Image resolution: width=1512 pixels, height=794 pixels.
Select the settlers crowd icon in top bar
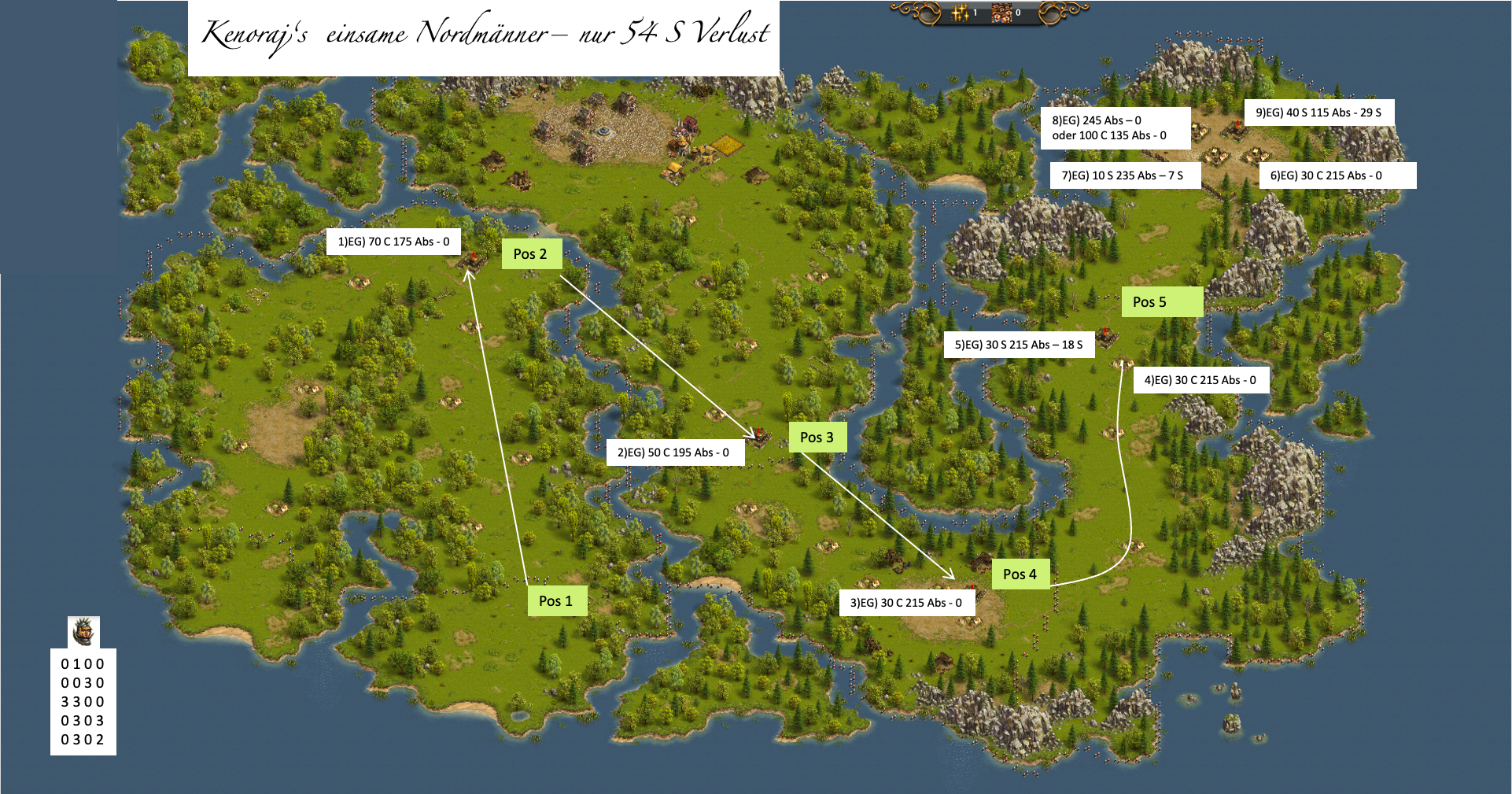pyautogui.click(x=1001, y=13)
